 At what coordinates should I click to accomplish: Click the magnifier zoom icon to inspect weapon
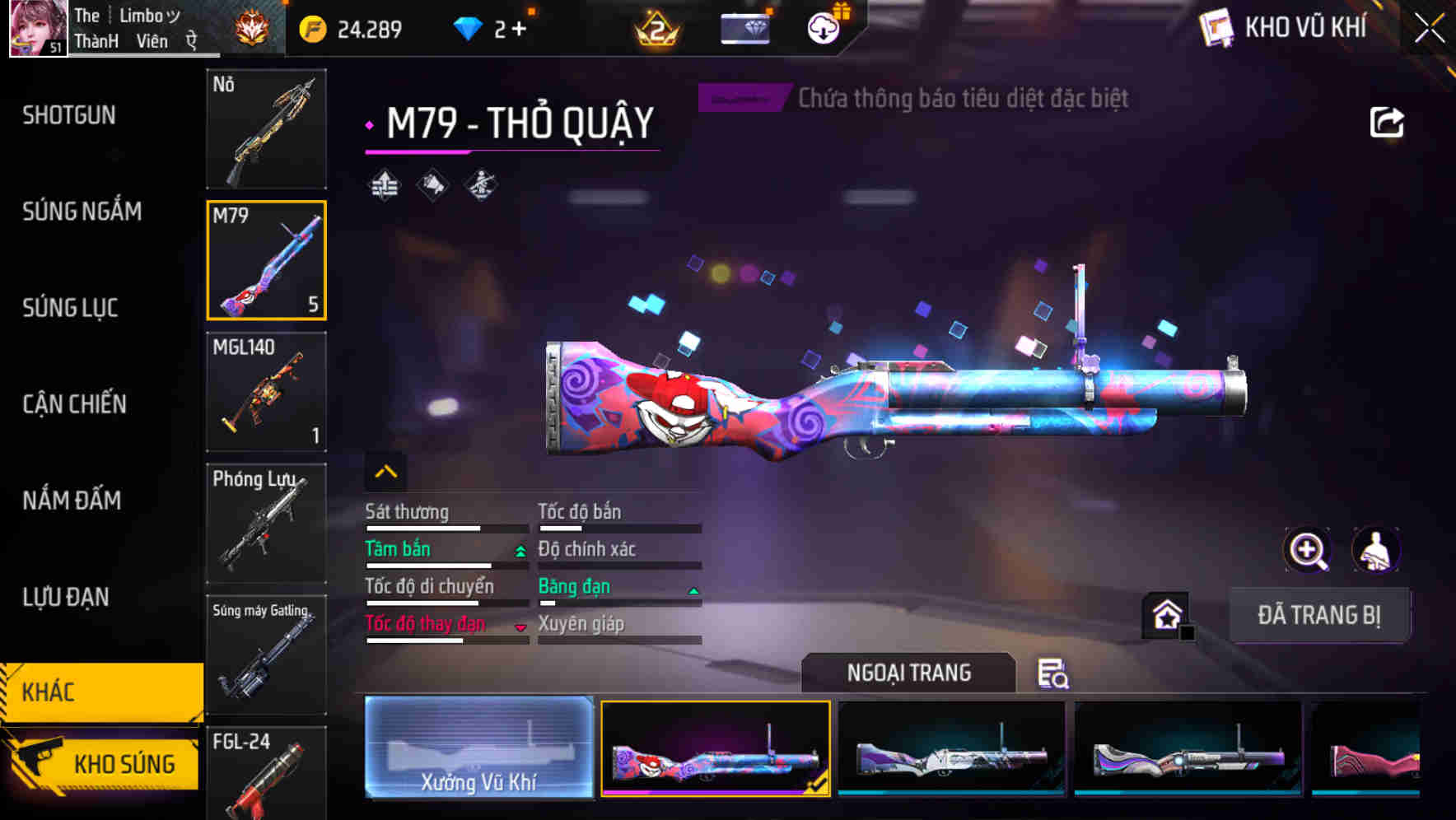(x=1309, y=550)
